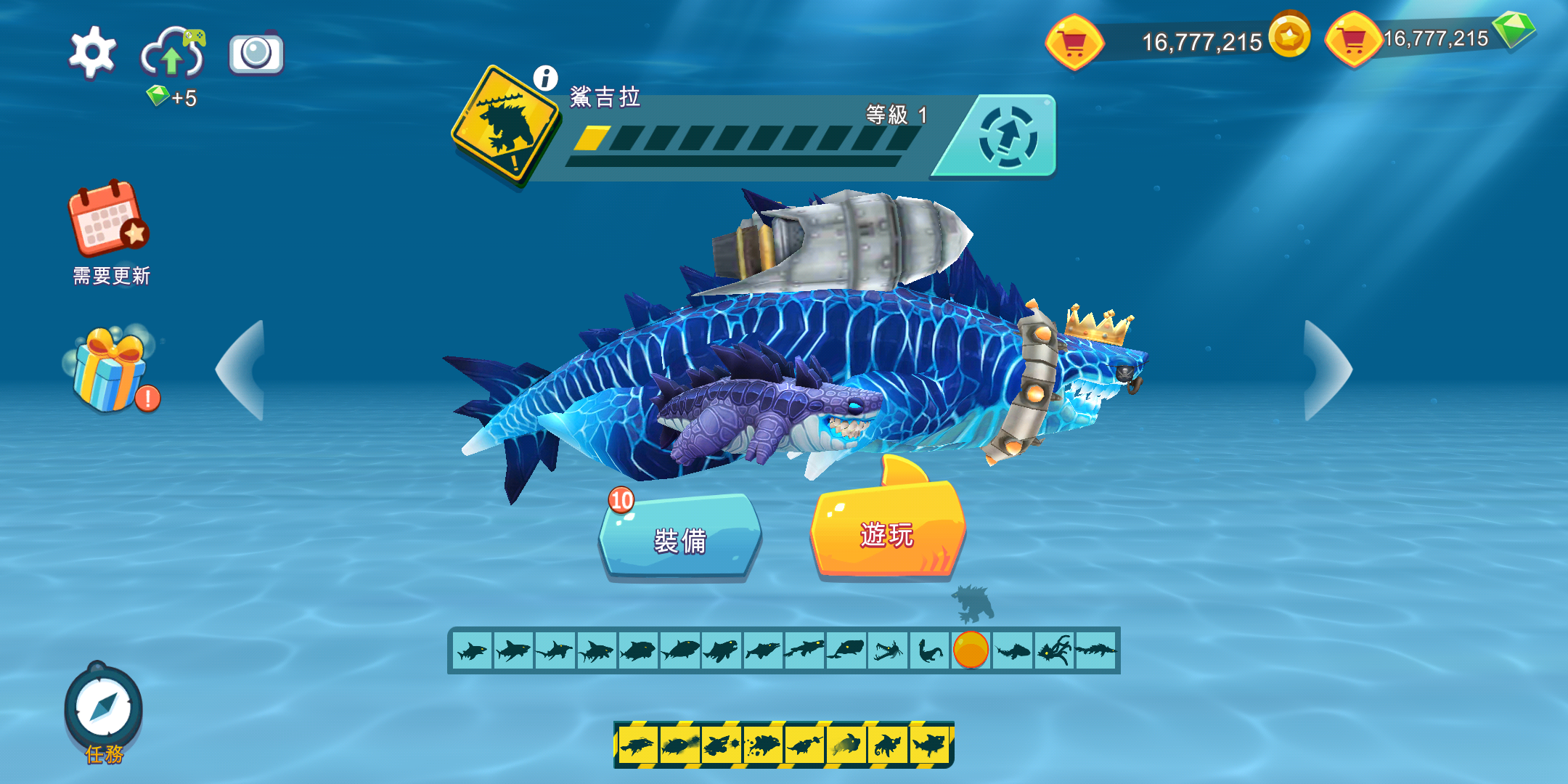This screenshot has height=784, width=1568.
Task: Open cloud save sync
Action: (173, 52)
